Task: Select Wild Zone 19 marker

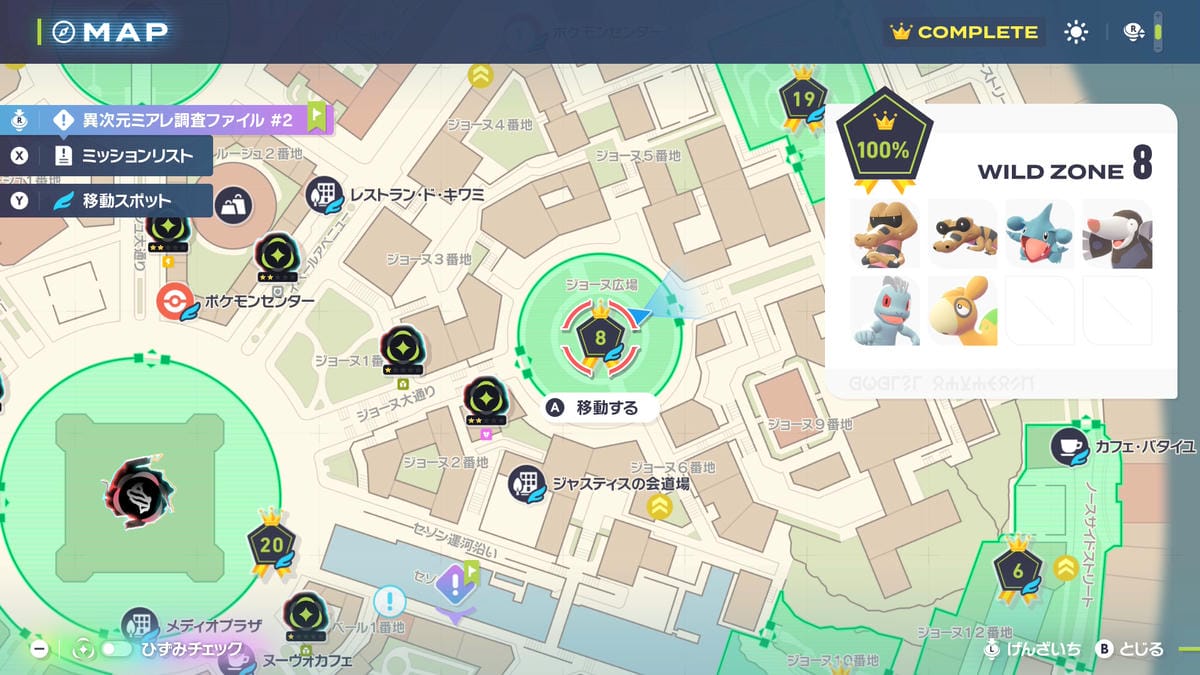Action: 803,99
